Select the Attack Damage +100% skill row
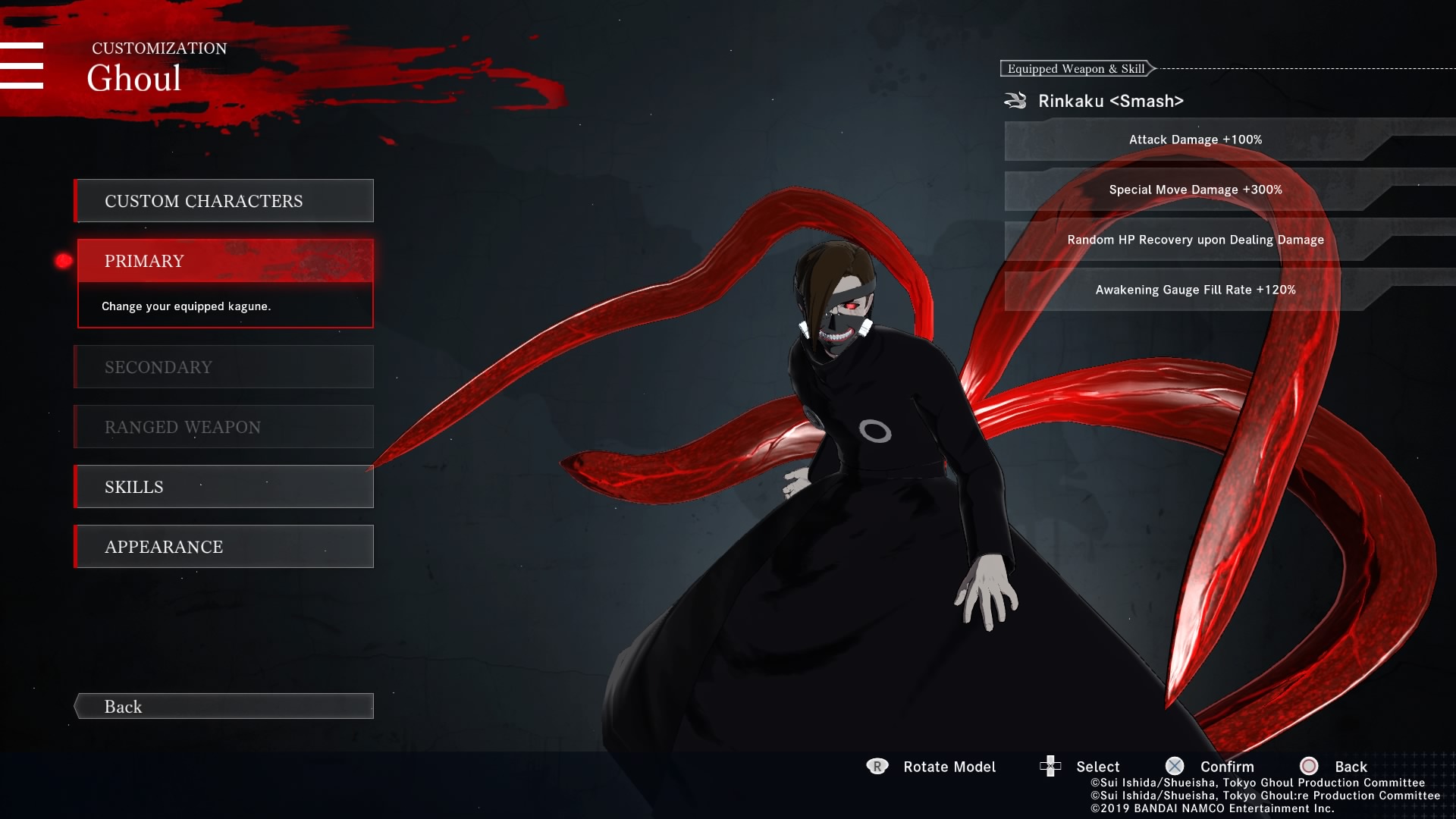This screenshot has width=1456, height=819. coord(1195,140)
